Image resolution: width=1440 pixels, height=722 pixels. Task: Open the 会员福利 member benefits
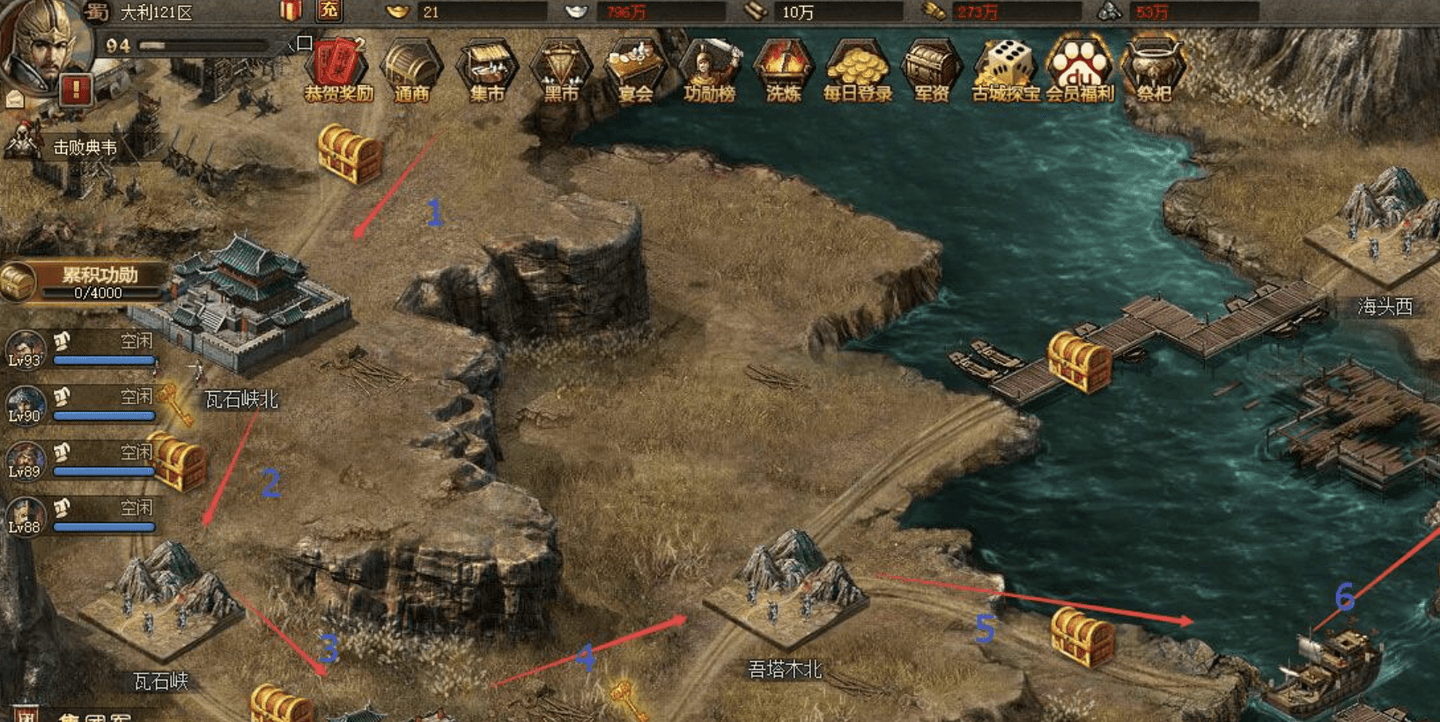pos(1079,66)
